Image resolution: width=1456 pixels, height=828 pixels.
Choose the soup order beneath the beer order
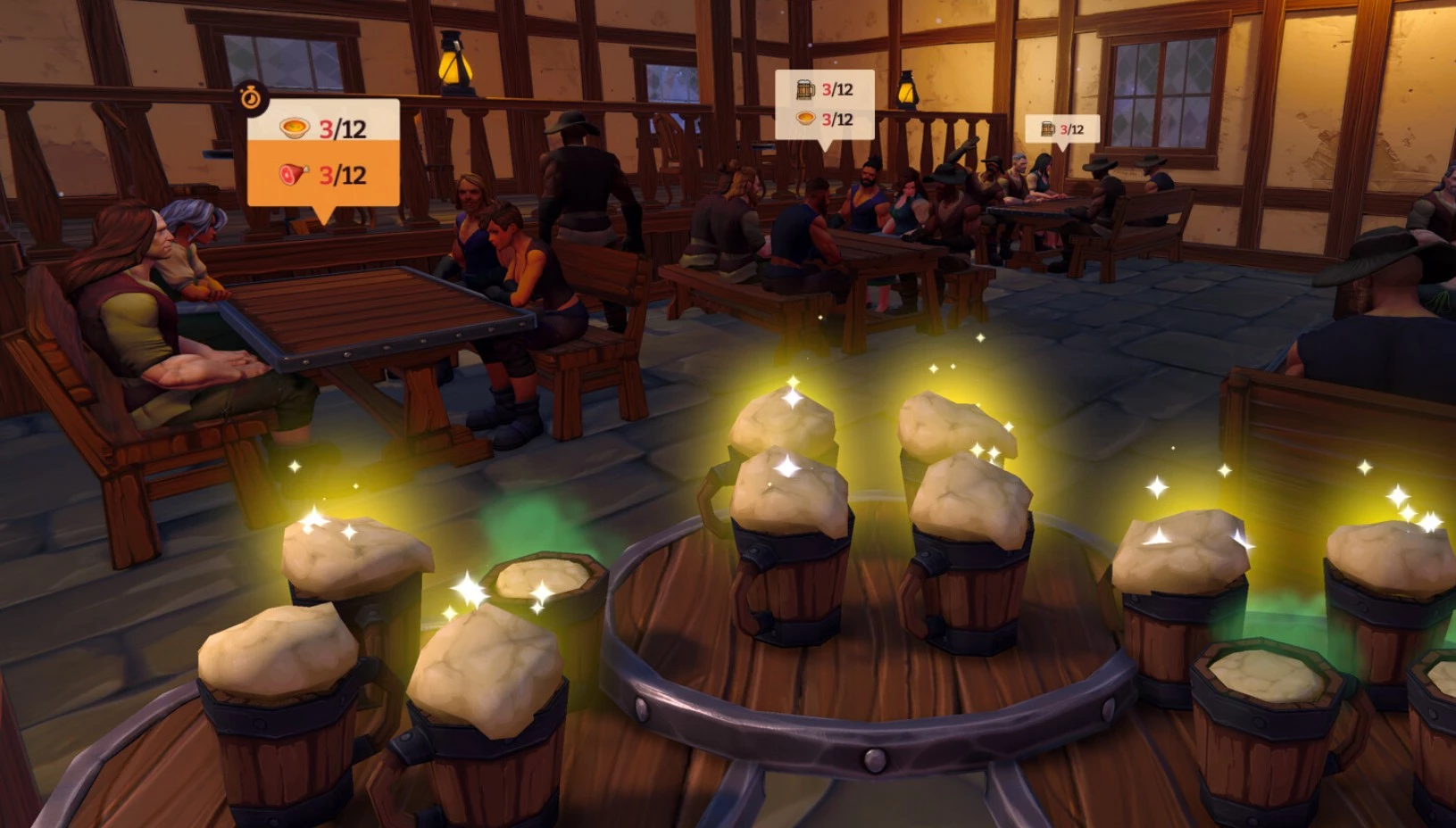824,119
